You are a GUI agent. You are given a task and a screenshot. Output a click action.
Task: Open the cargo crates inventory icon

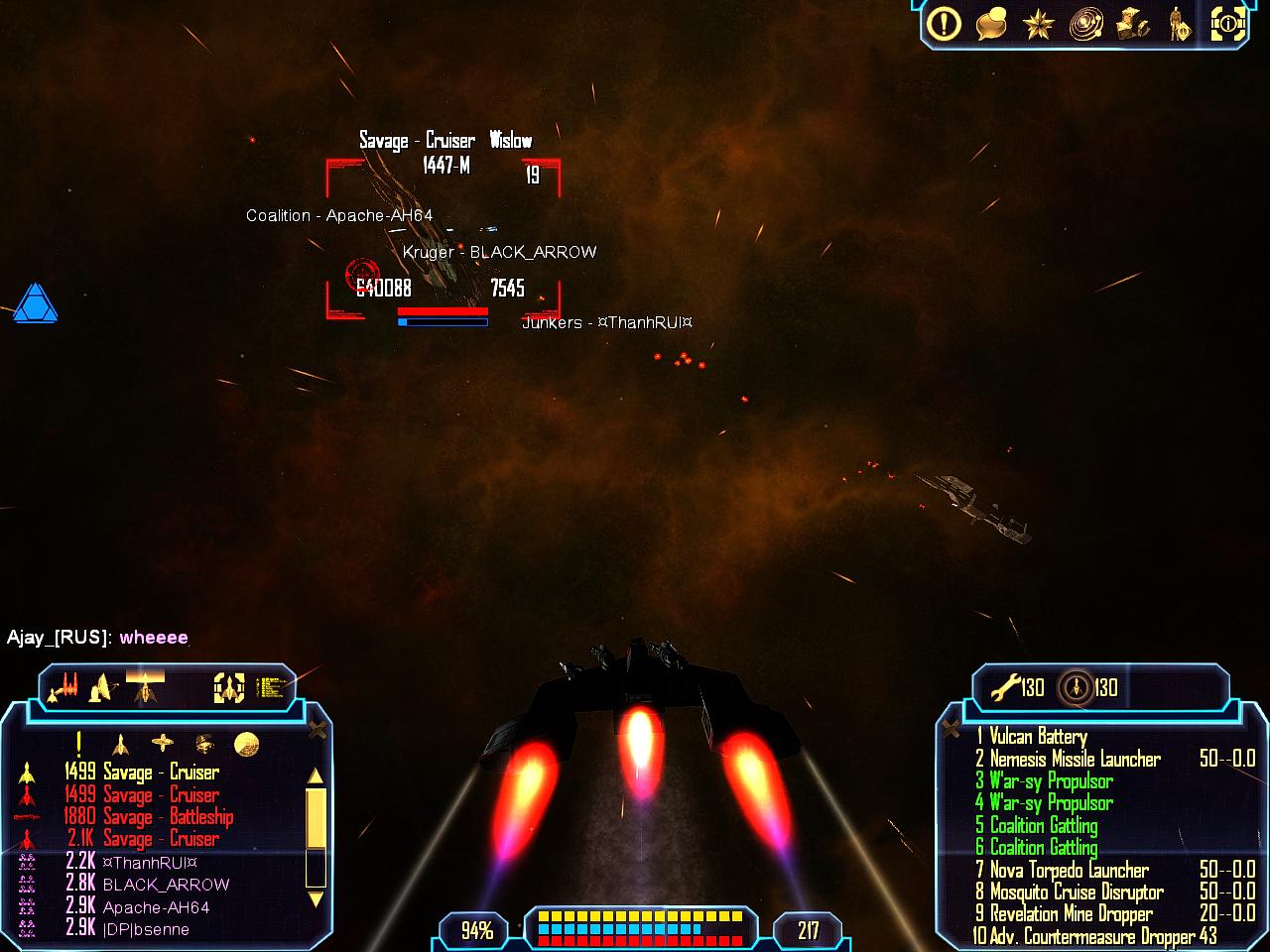click(1132, 24)
